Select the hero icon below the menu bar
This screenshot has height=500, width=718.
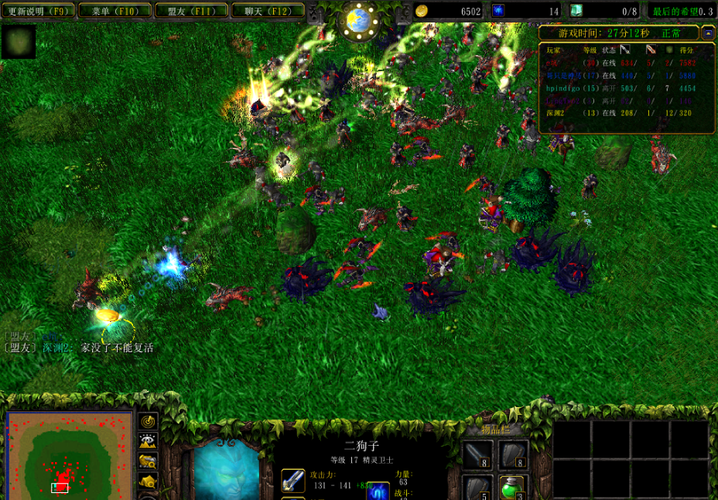coord(19,42)
